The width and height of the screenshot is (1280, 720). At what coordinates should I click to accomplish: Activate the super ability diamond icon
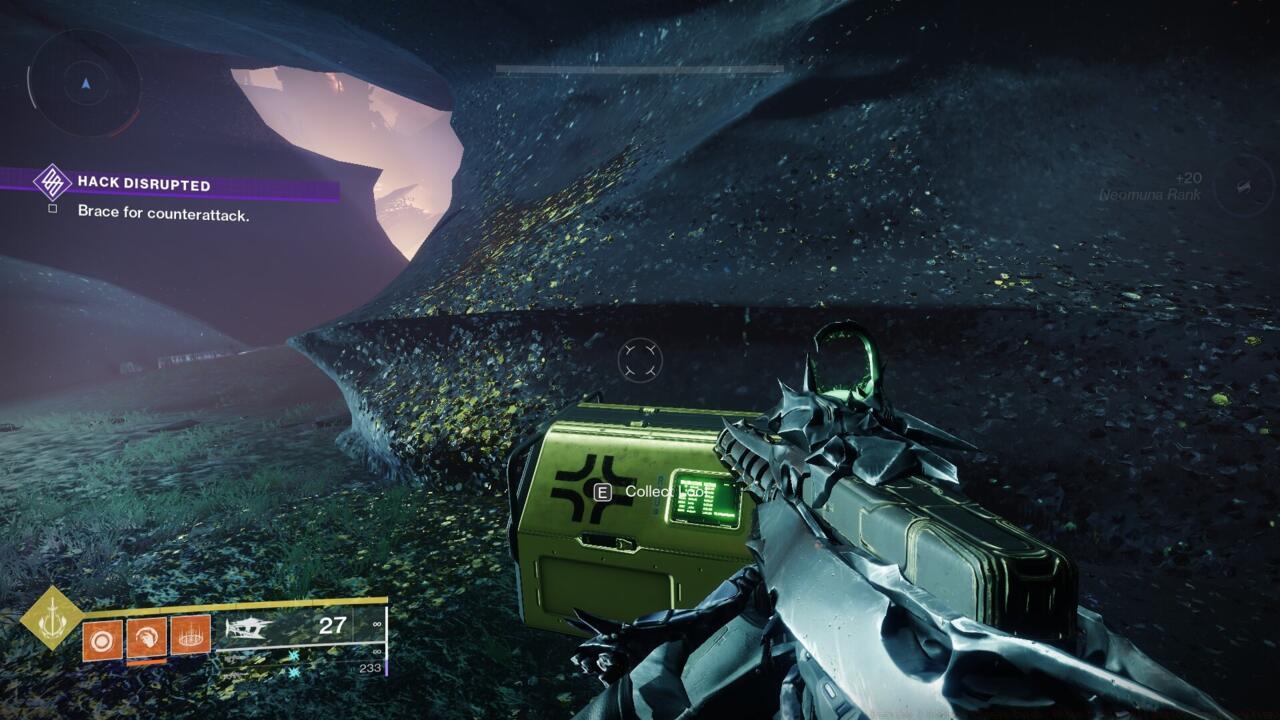point(52,618)
